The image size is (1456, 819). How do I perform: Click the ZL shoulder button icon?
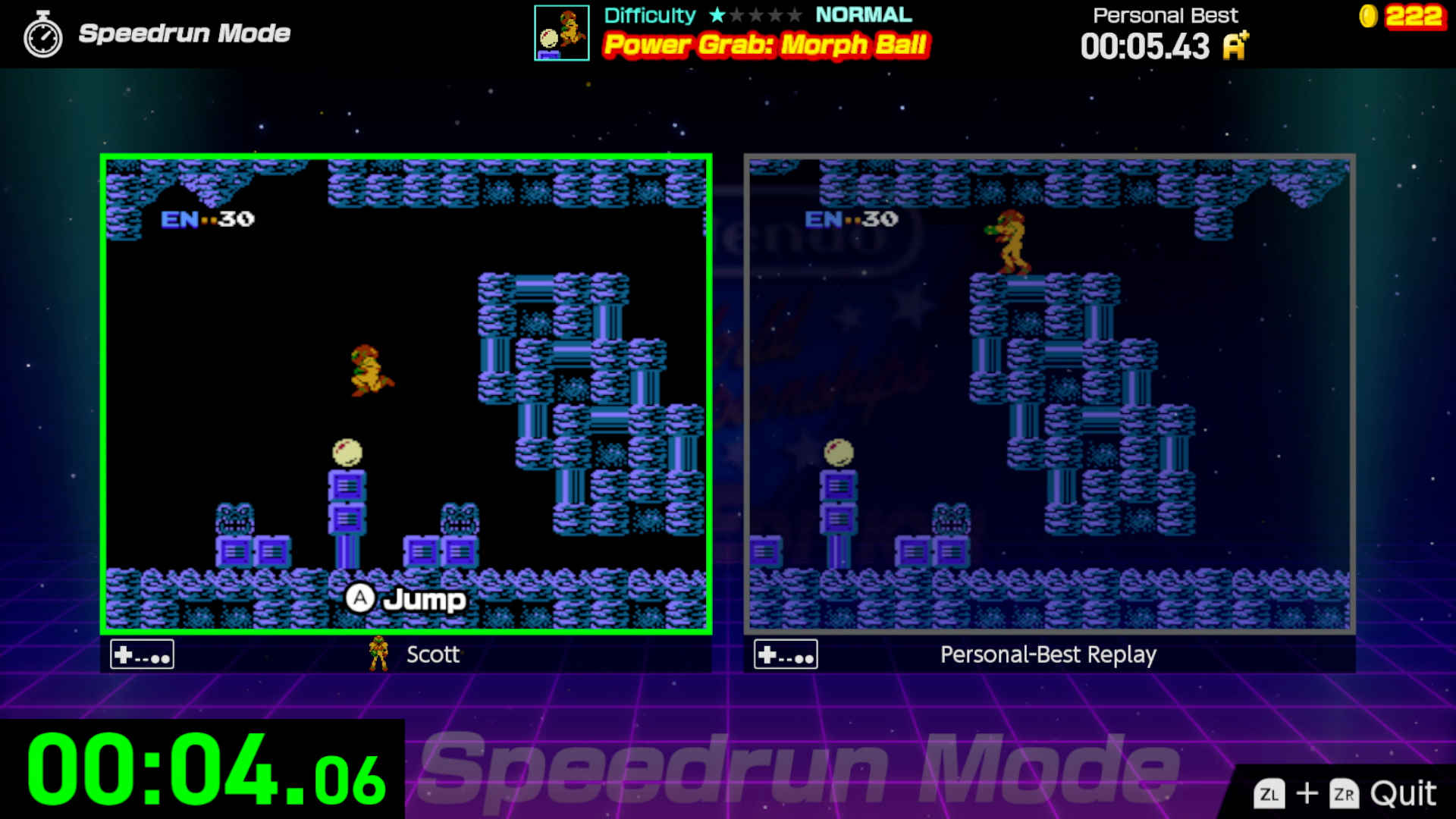1269,795
